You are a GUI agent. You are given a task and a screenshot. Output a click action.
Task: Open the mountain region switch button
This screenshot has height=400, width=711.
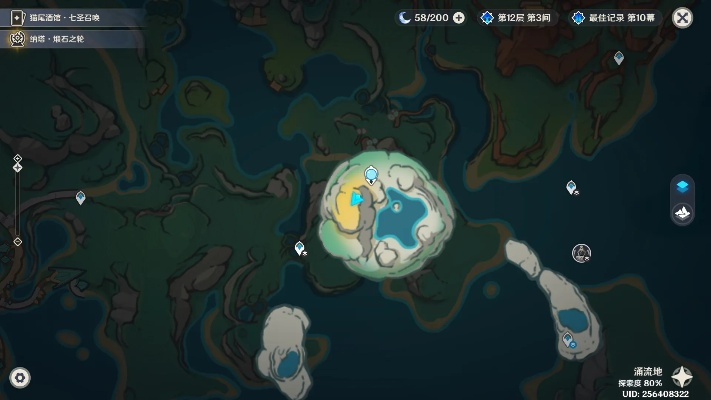pyautogui.click(x=682, y=214)
